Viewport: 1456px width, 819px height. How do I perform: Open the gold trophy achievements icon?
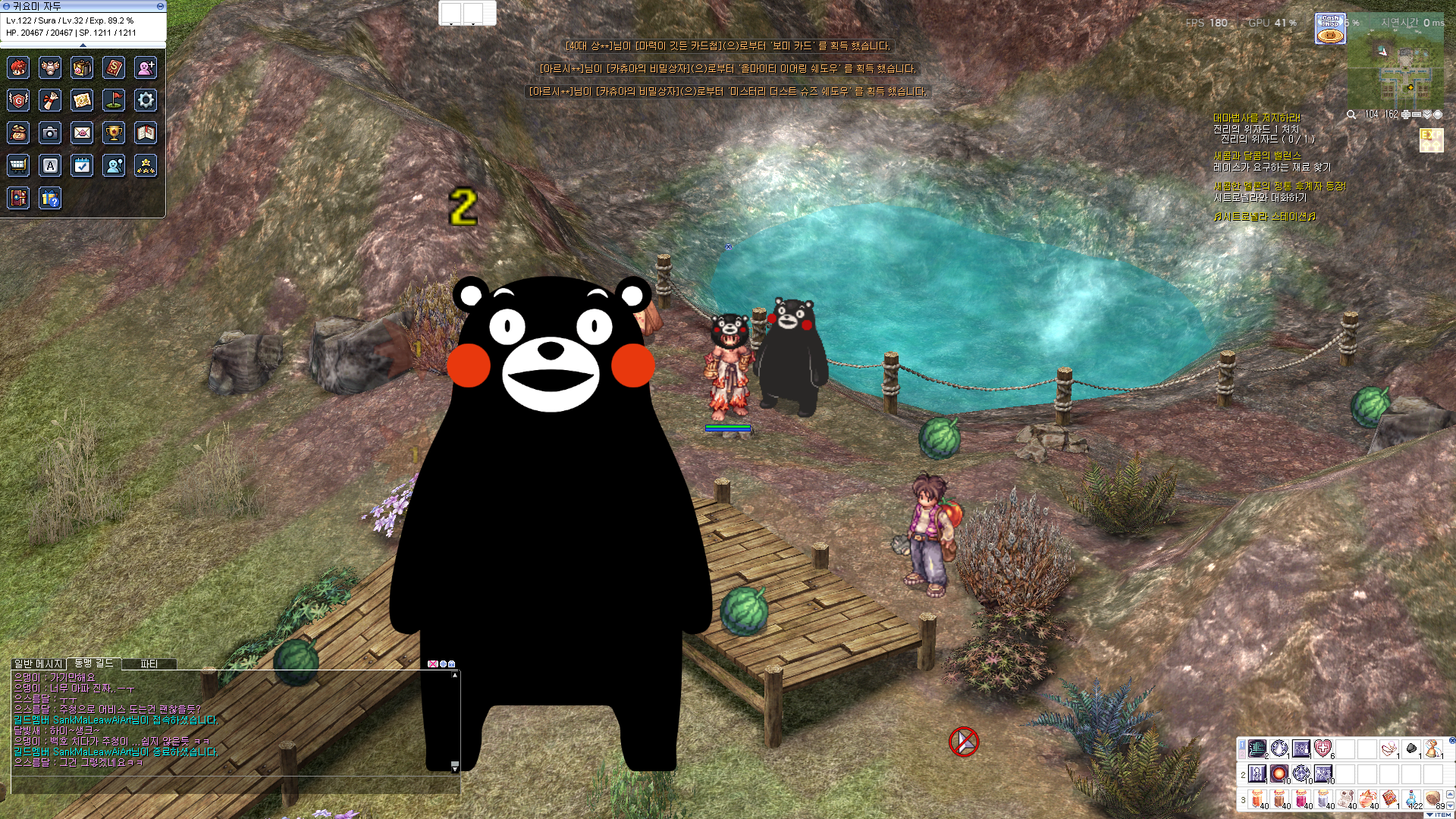click(114, 133)
